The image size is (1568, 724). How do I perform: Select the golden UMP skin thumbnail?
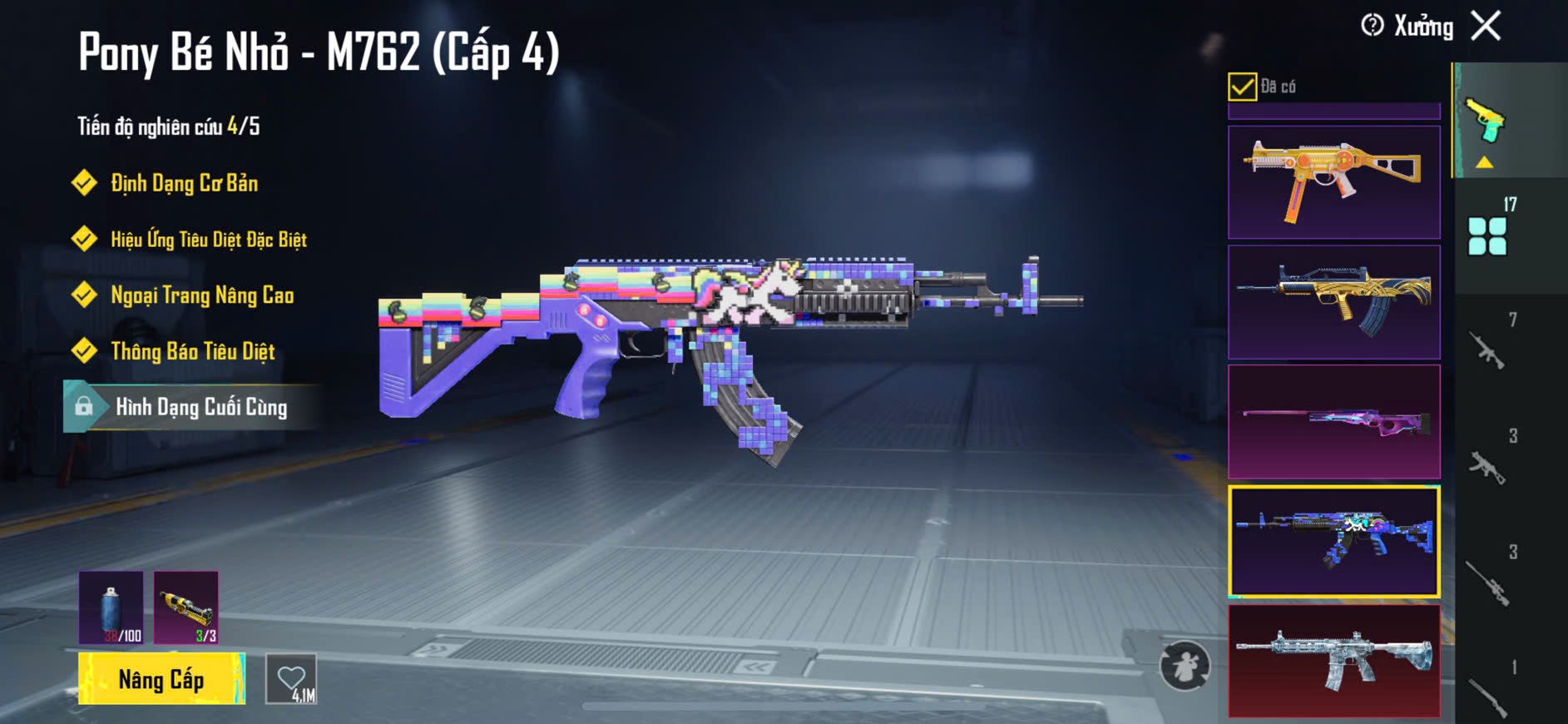(x=1333, y=182)
